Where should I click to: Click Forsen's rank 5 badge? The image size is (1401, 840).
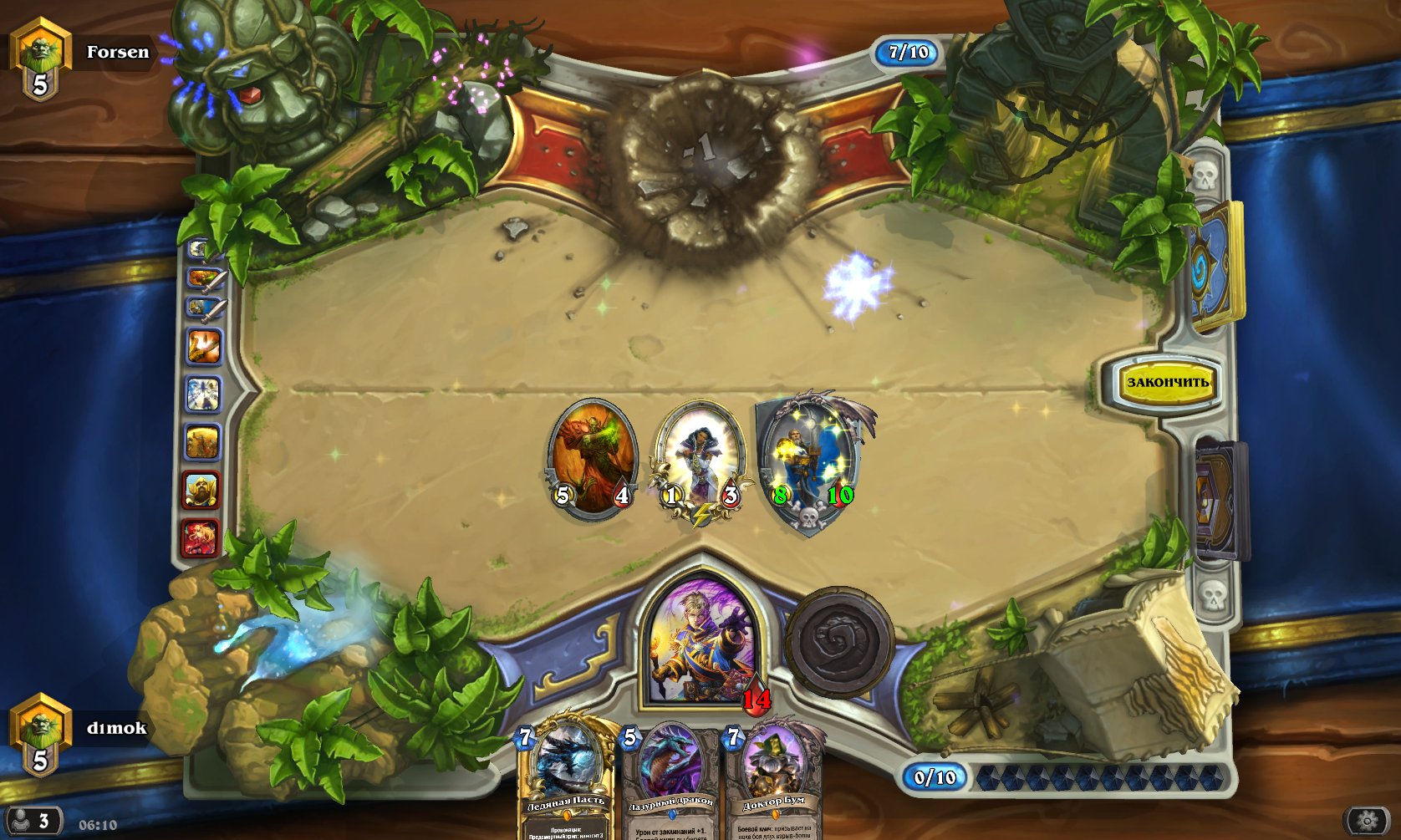click(40, 59)
